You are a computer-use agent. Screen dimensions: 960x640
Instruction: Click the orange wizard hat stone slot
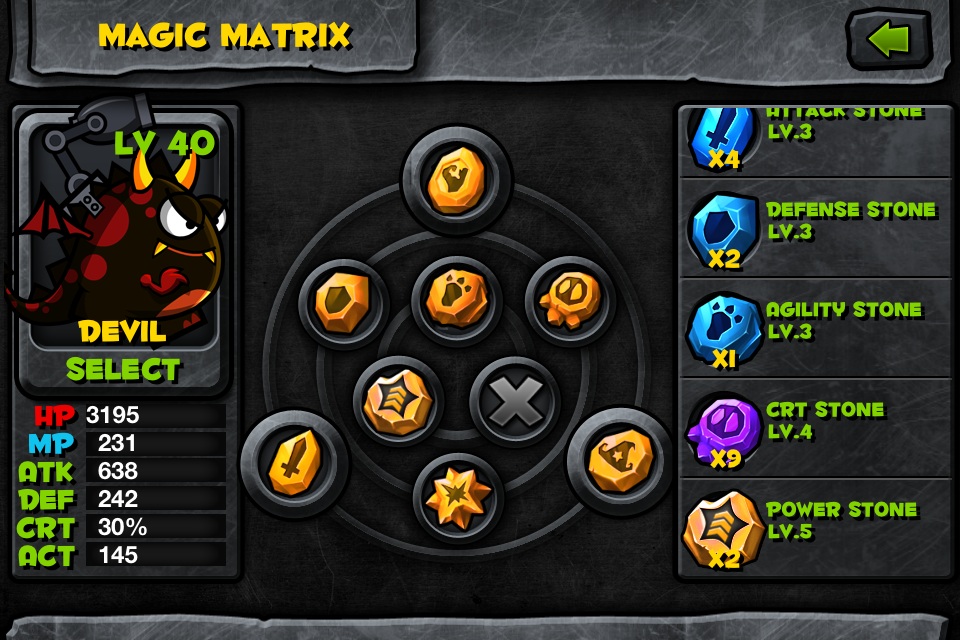[618, 460]
